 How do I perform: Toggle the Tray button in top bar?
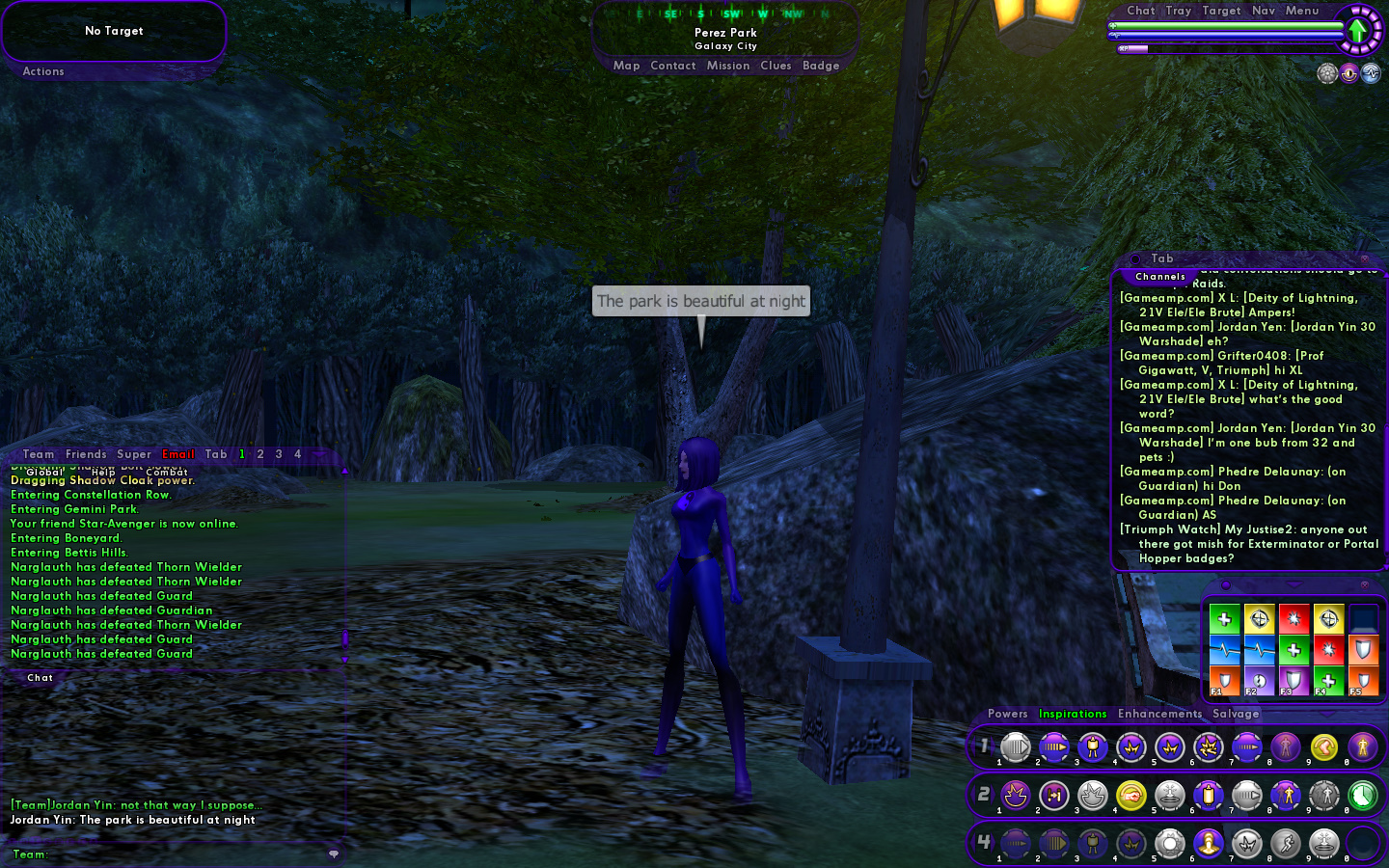pos(1178,11)
